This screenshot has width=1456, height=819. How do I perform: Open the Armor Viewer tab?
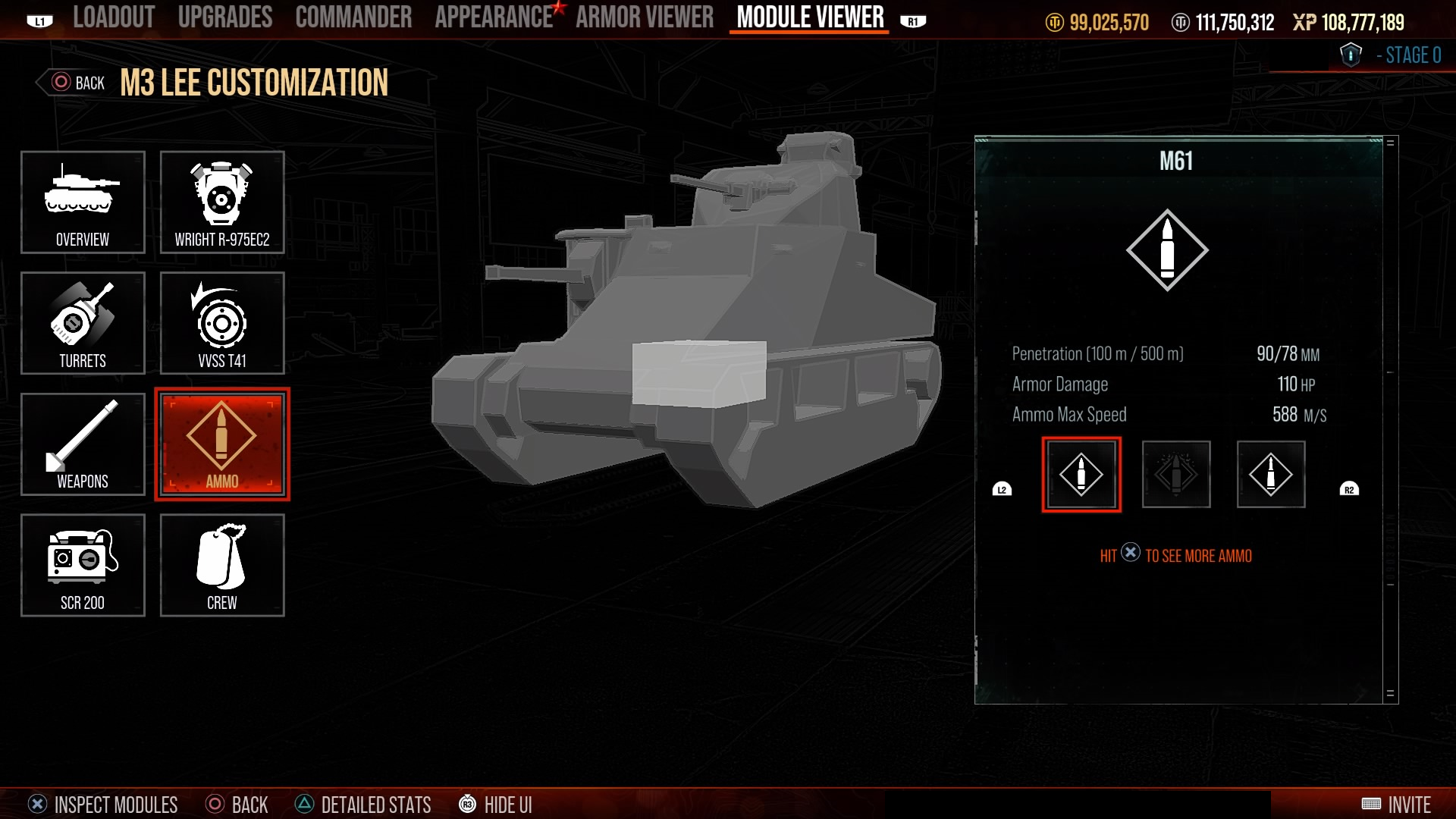[645, 17]
